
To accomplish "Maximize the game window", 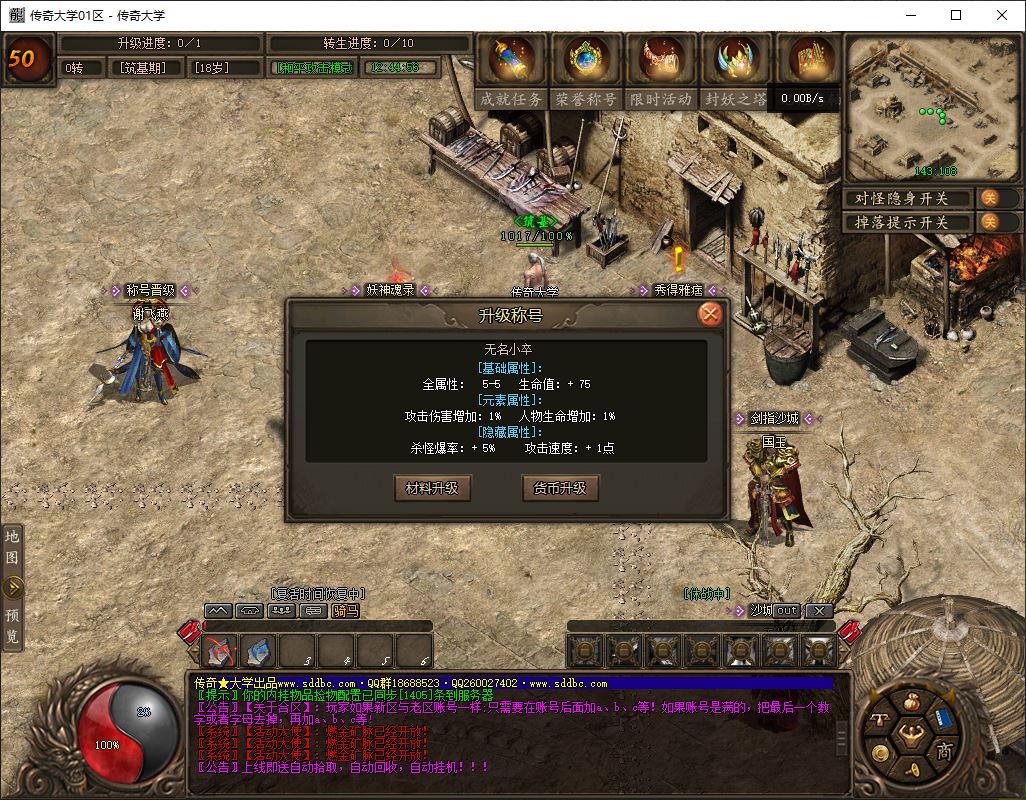I will [956, 15].
